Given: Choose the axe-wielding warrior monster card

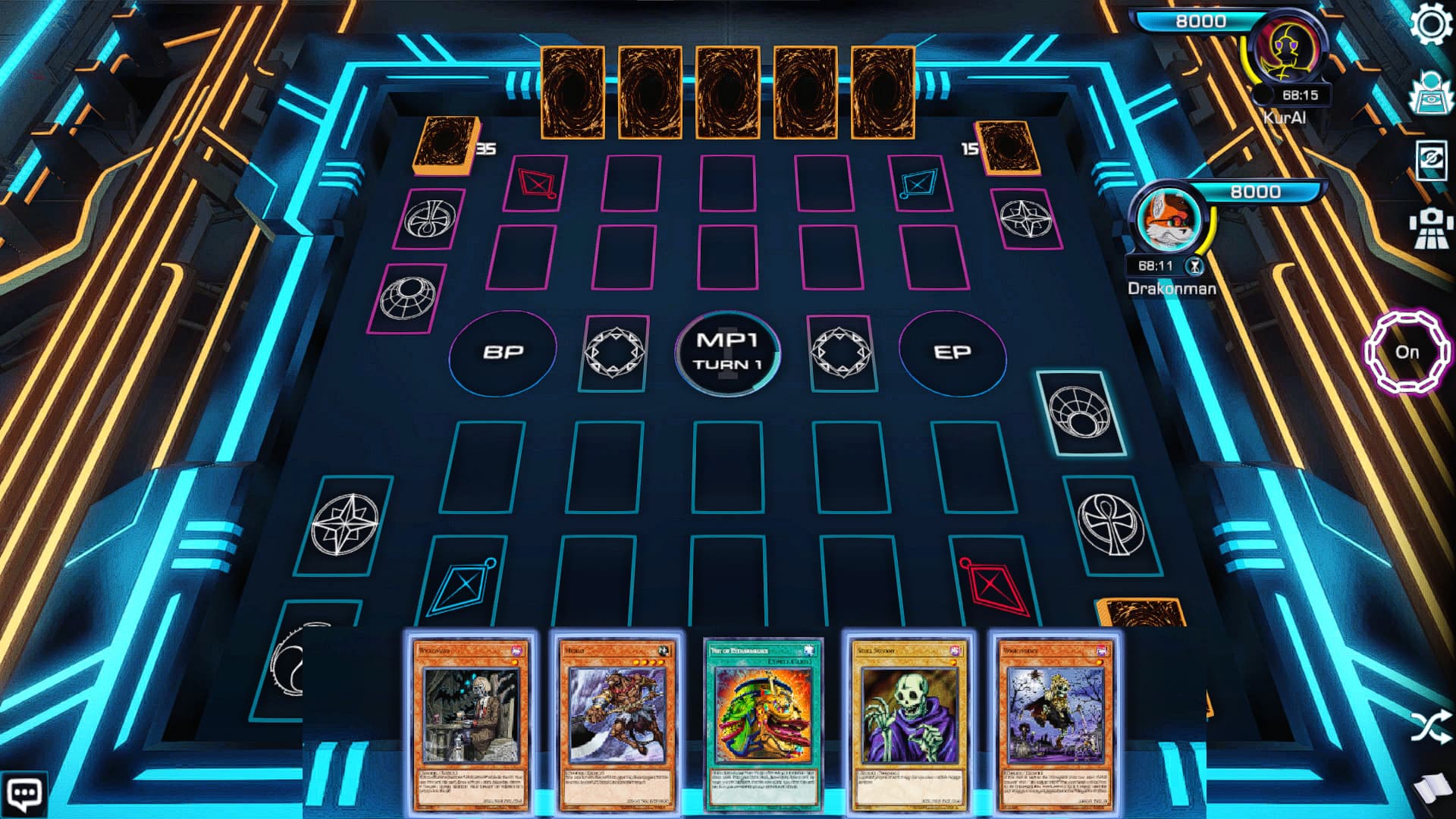Looking at the screenshot, I should [x=617, y=724].
